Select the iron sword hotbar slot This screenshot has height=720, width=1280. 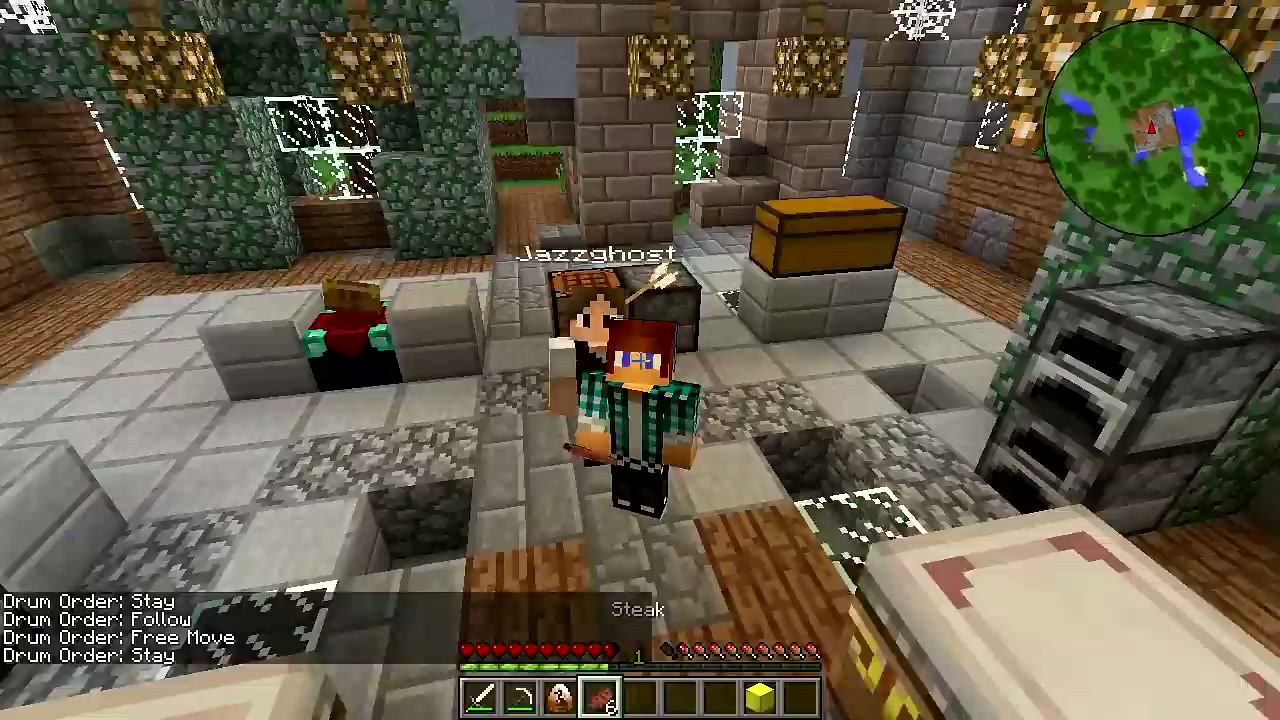pyautogui.click(x=480, y=696)
